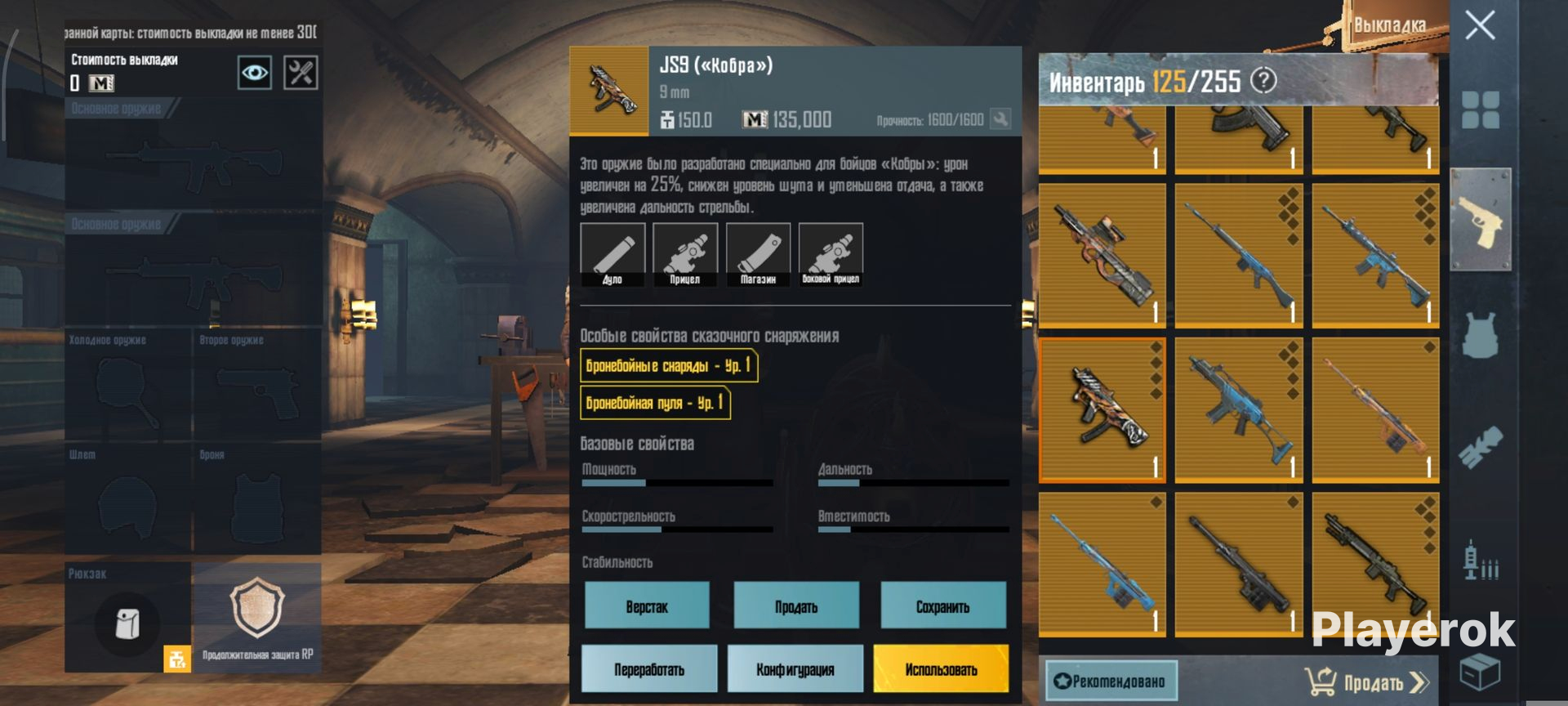Choose Переработать to recycle the weapon
1568x706 pixels.
pyautogui.click(x=649, y=669)
